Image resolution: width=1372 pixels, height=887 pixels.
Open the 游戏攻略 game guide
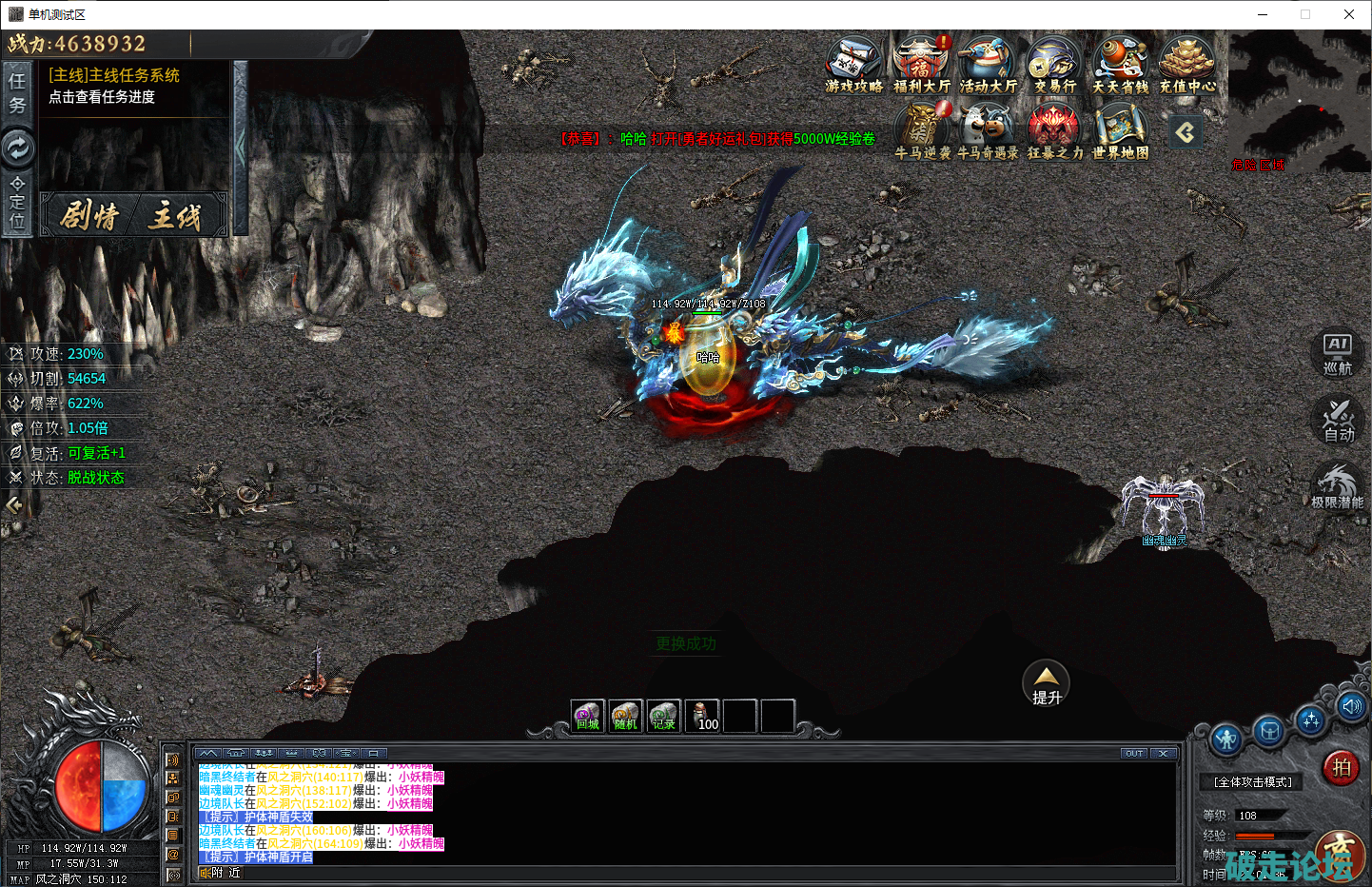[853, 63]
